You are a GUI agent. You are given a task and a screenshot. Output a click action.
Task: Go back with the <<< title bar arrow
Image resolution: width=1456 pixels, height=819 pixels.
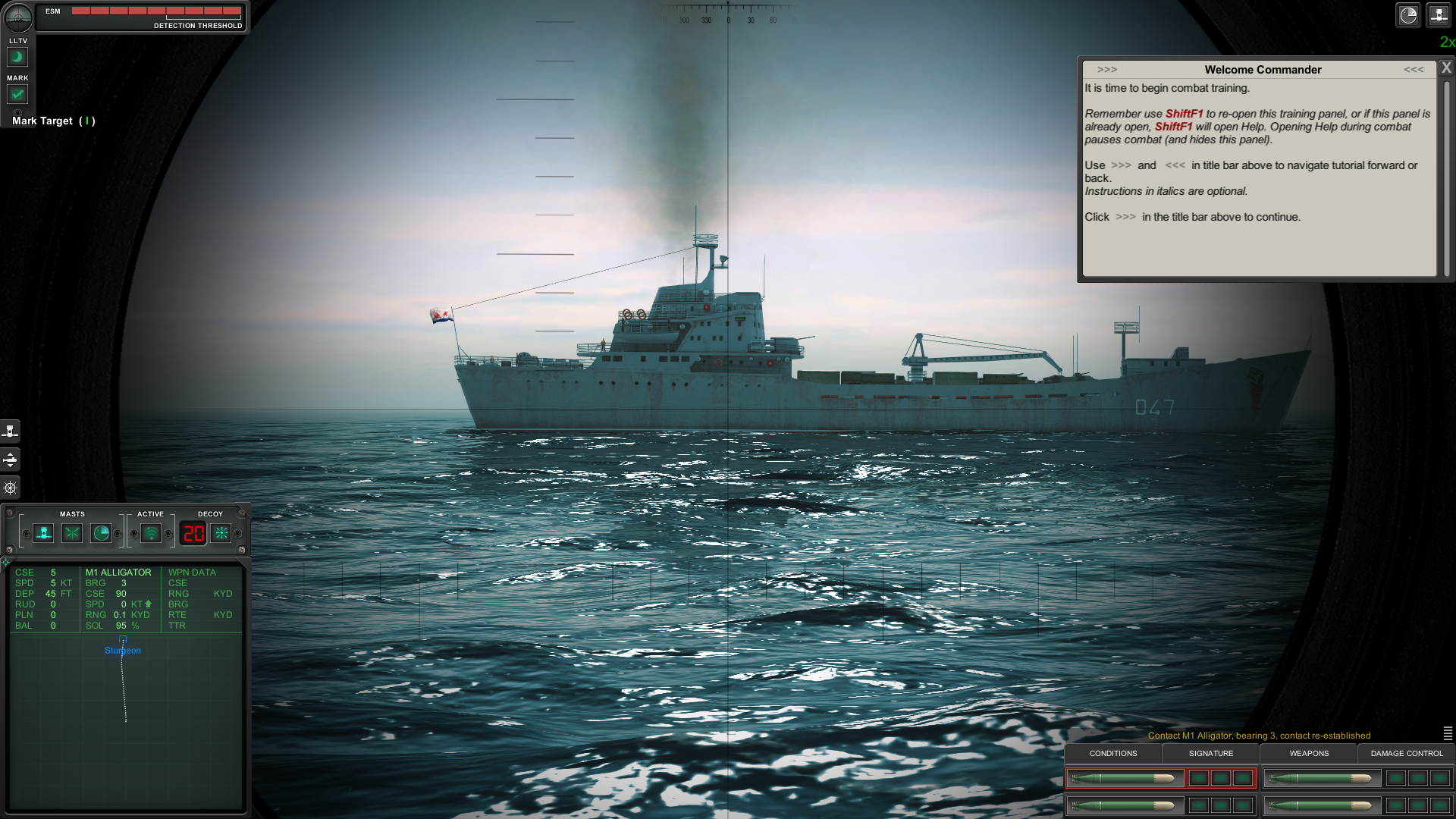pos(1413,70)
